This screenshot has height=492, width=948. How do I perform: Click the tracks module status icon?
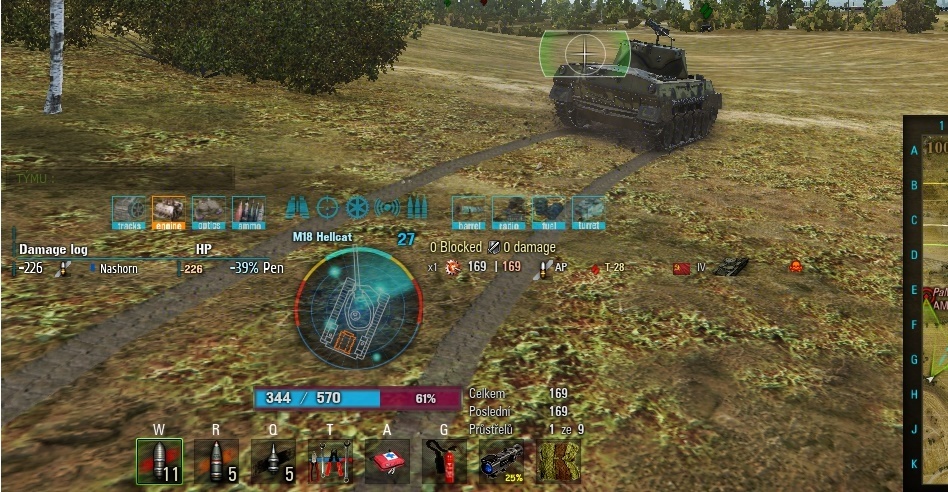[129, 211]
